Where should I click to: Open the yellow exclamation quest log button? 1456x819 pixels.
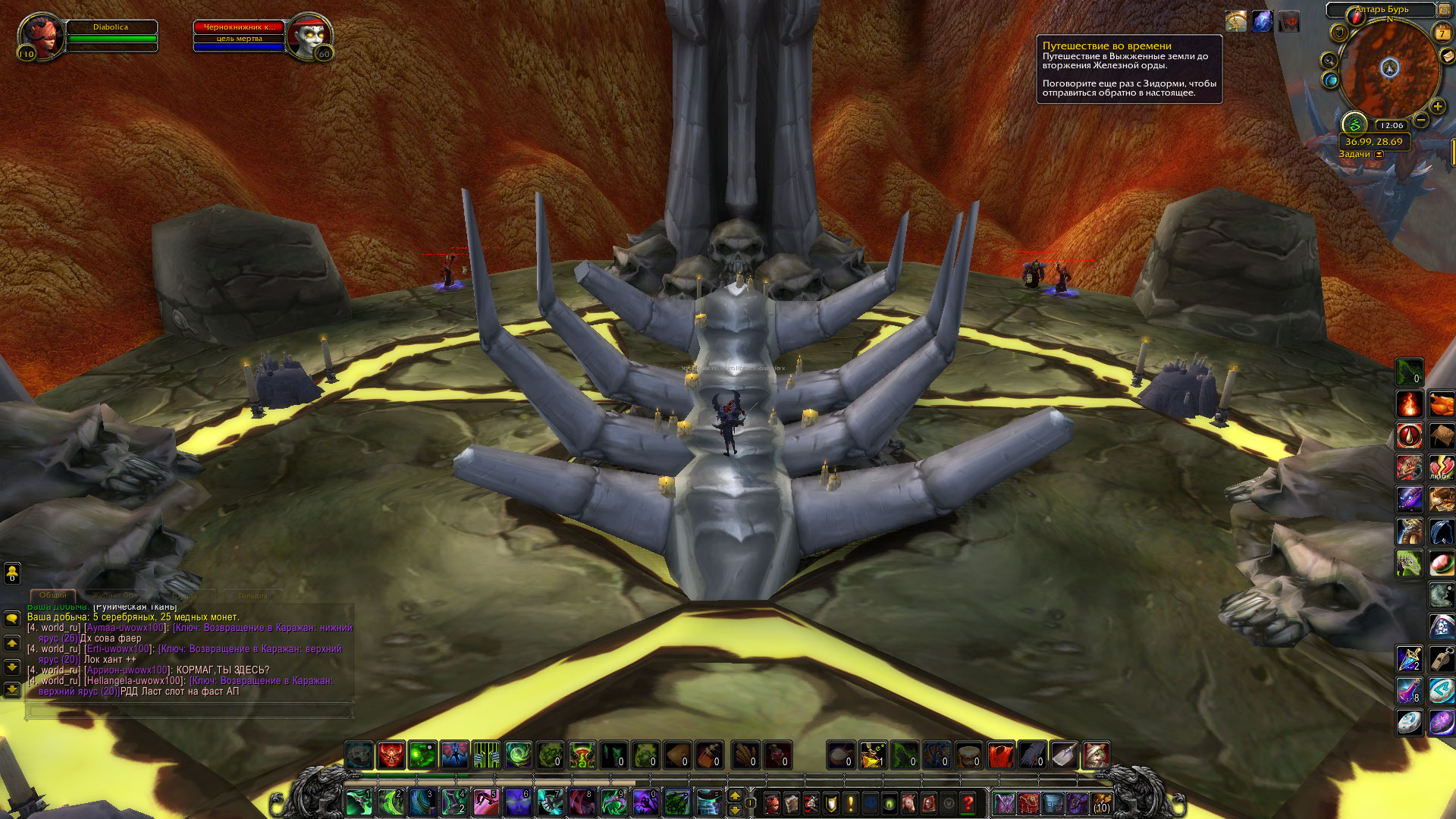click(x=850, y=802)
